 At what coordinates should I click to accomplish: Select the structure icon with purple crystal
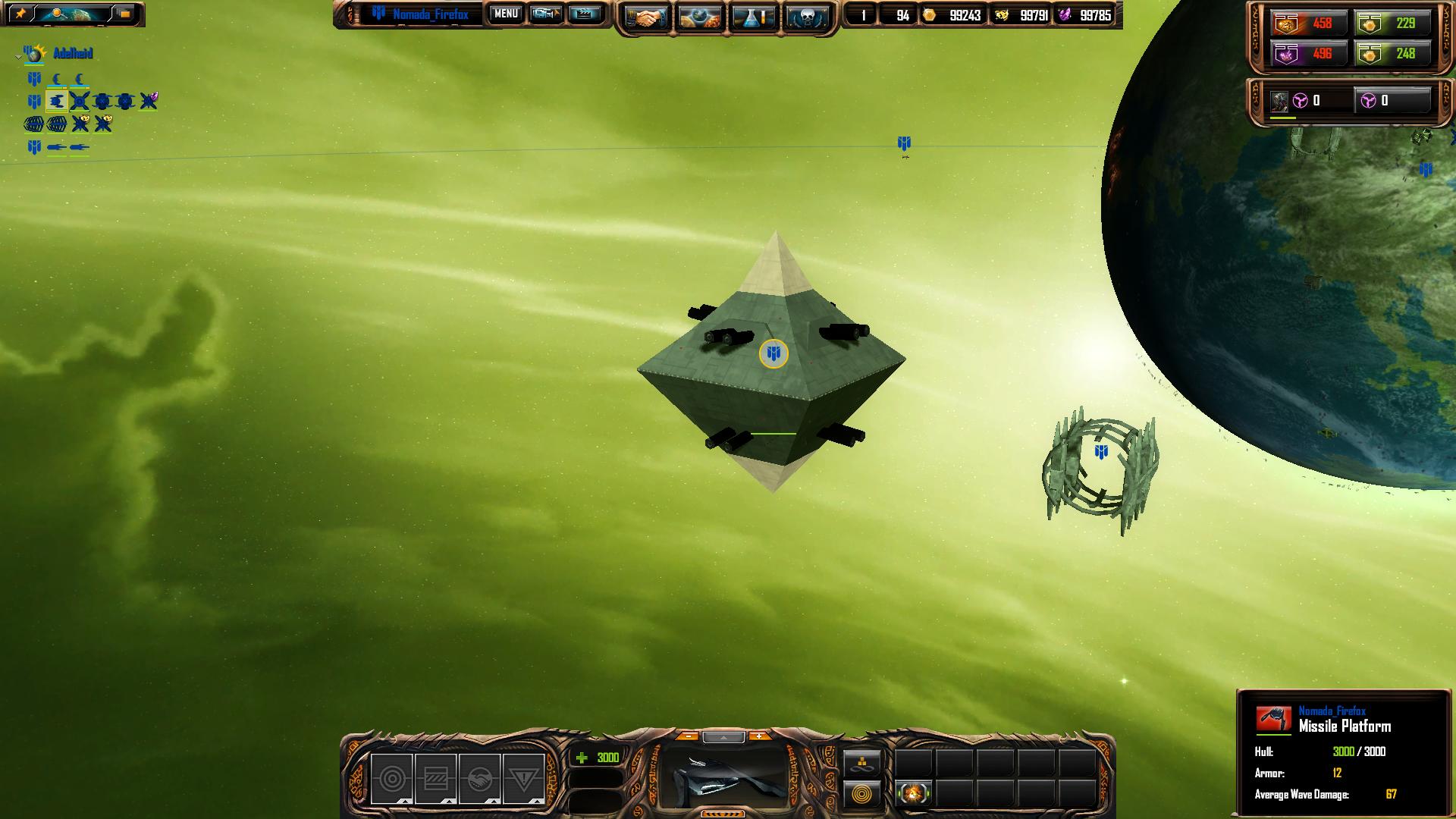click(x=149, y=101)
